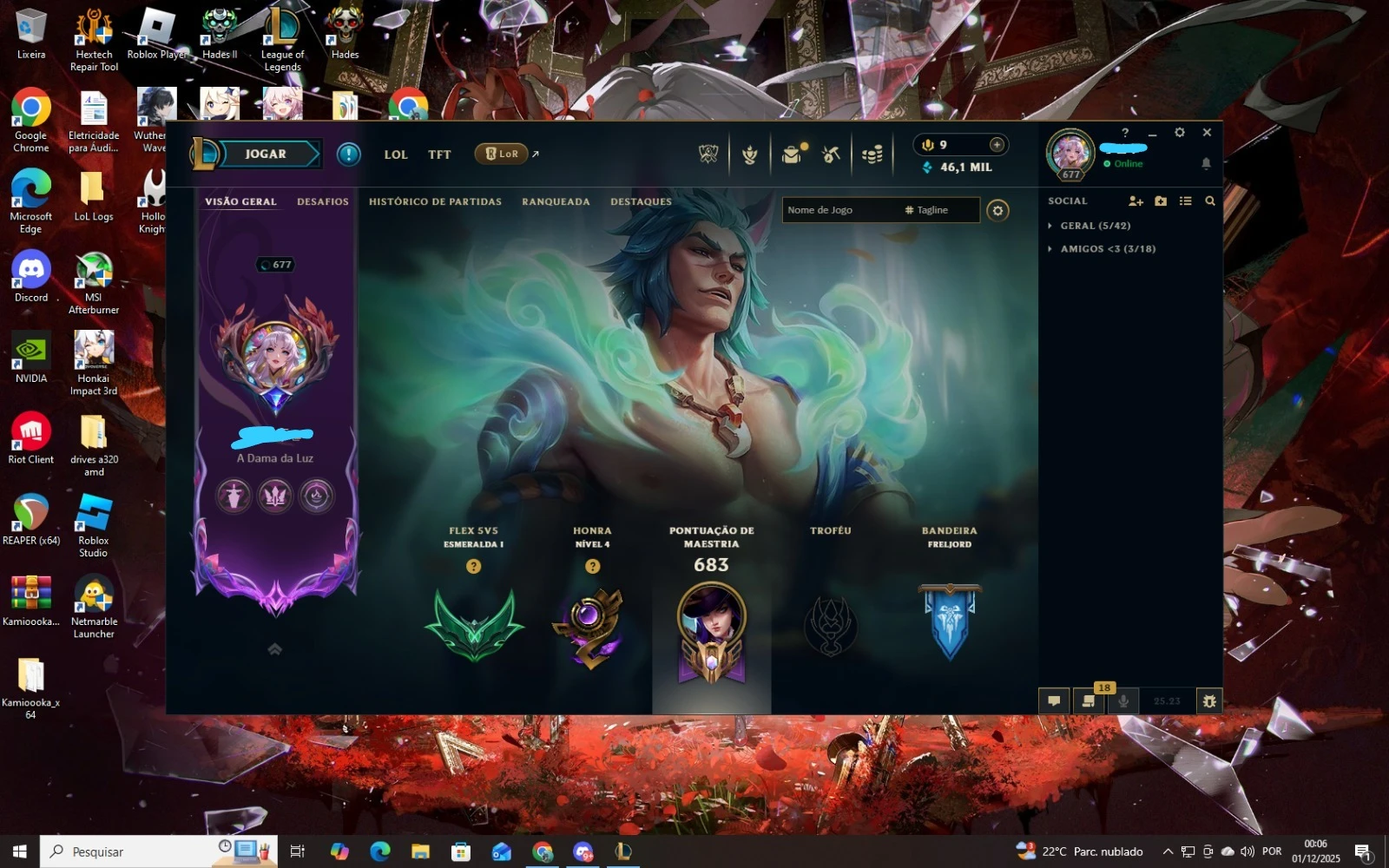Open the client settings gear icon
This screenshot has height=868, width=1389.
(1179, 133)
